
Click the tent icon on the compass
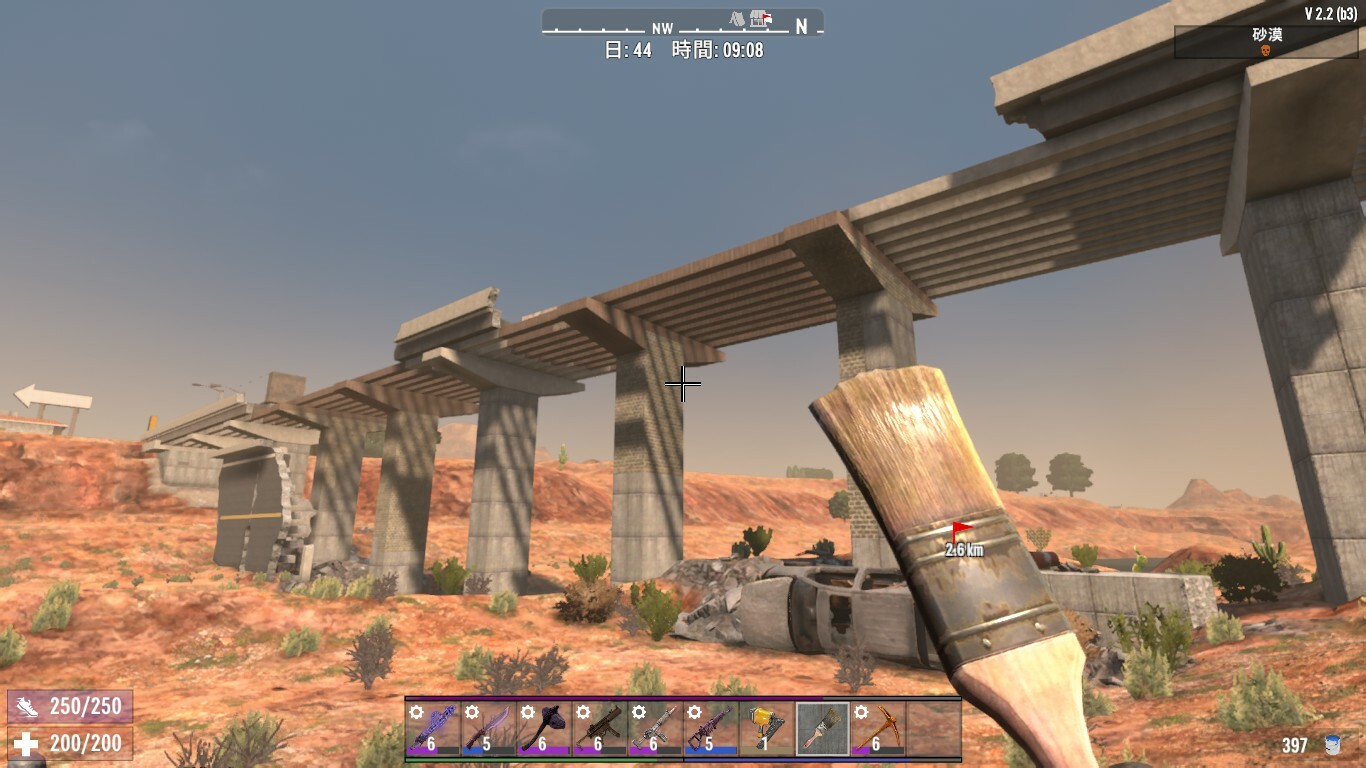pyautogui.click(x=738, y=19)
